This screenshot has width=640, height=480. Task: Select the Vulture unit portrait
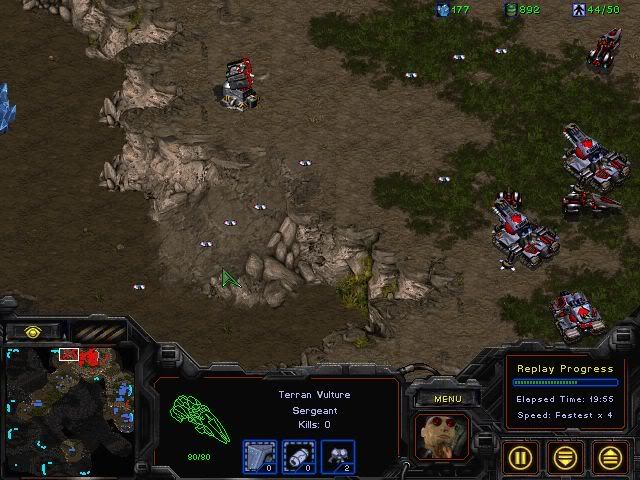point(441,439)
